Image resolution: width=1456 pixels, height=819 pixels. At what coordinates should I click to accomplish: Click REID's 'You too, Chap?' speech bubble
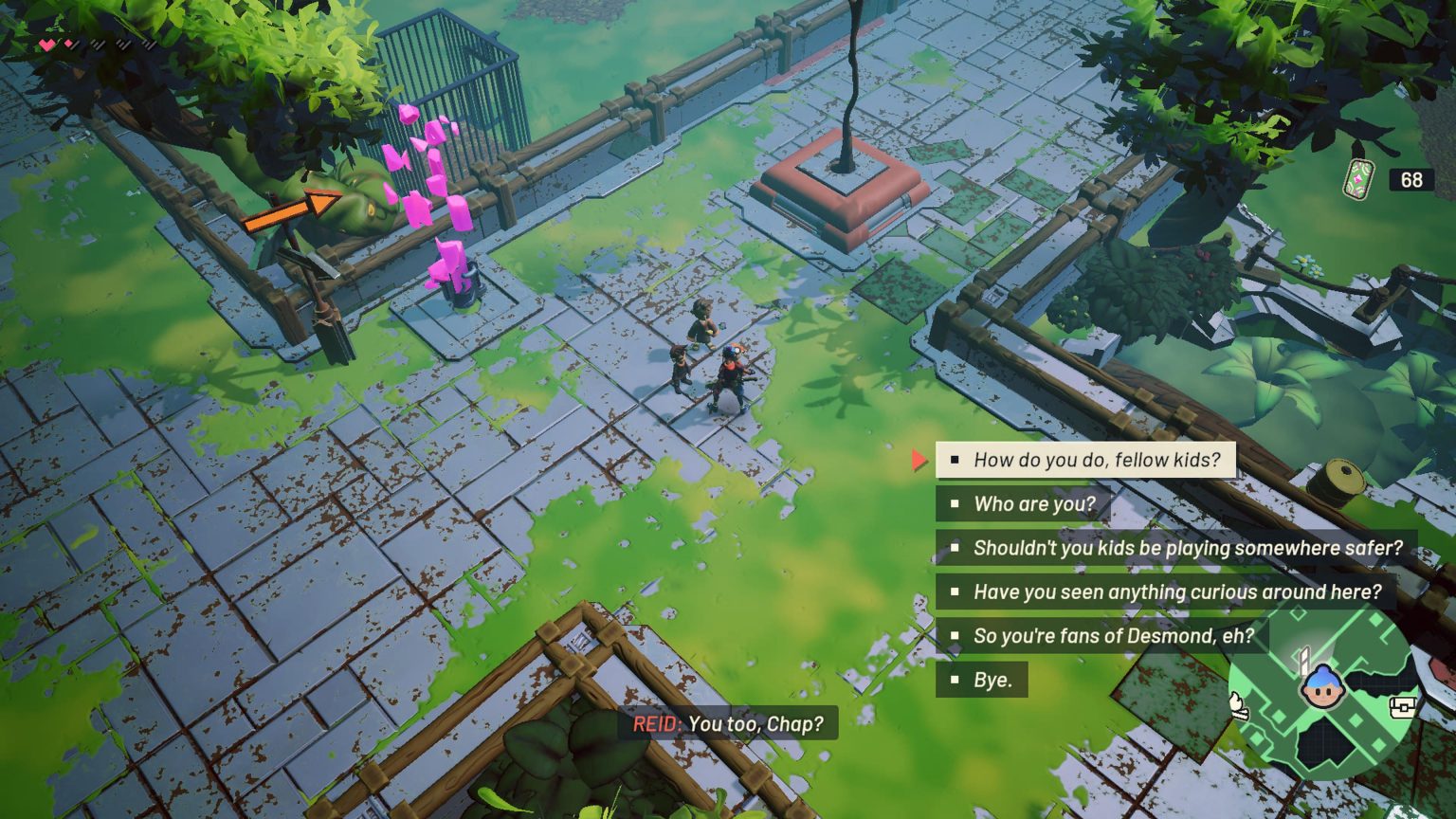pos(732,724)
